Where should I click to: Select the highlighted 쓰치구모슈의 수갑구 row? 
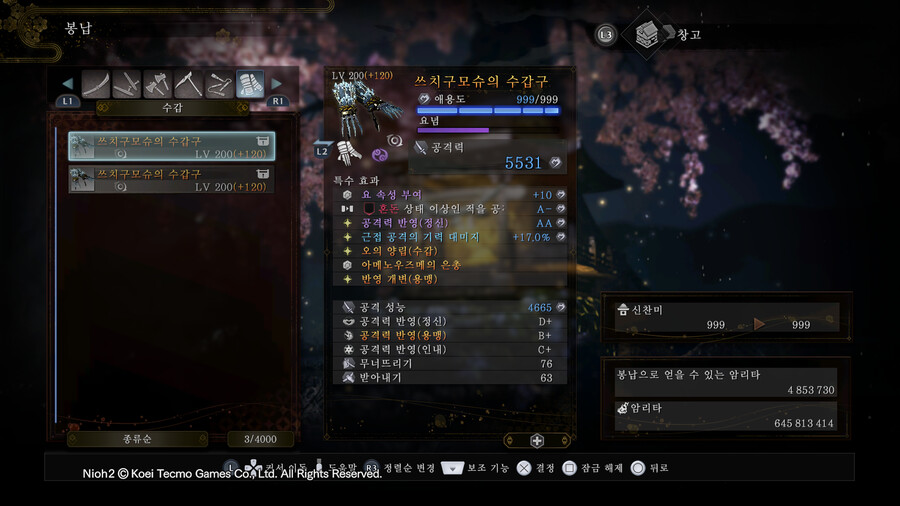[x=171, y=146]
